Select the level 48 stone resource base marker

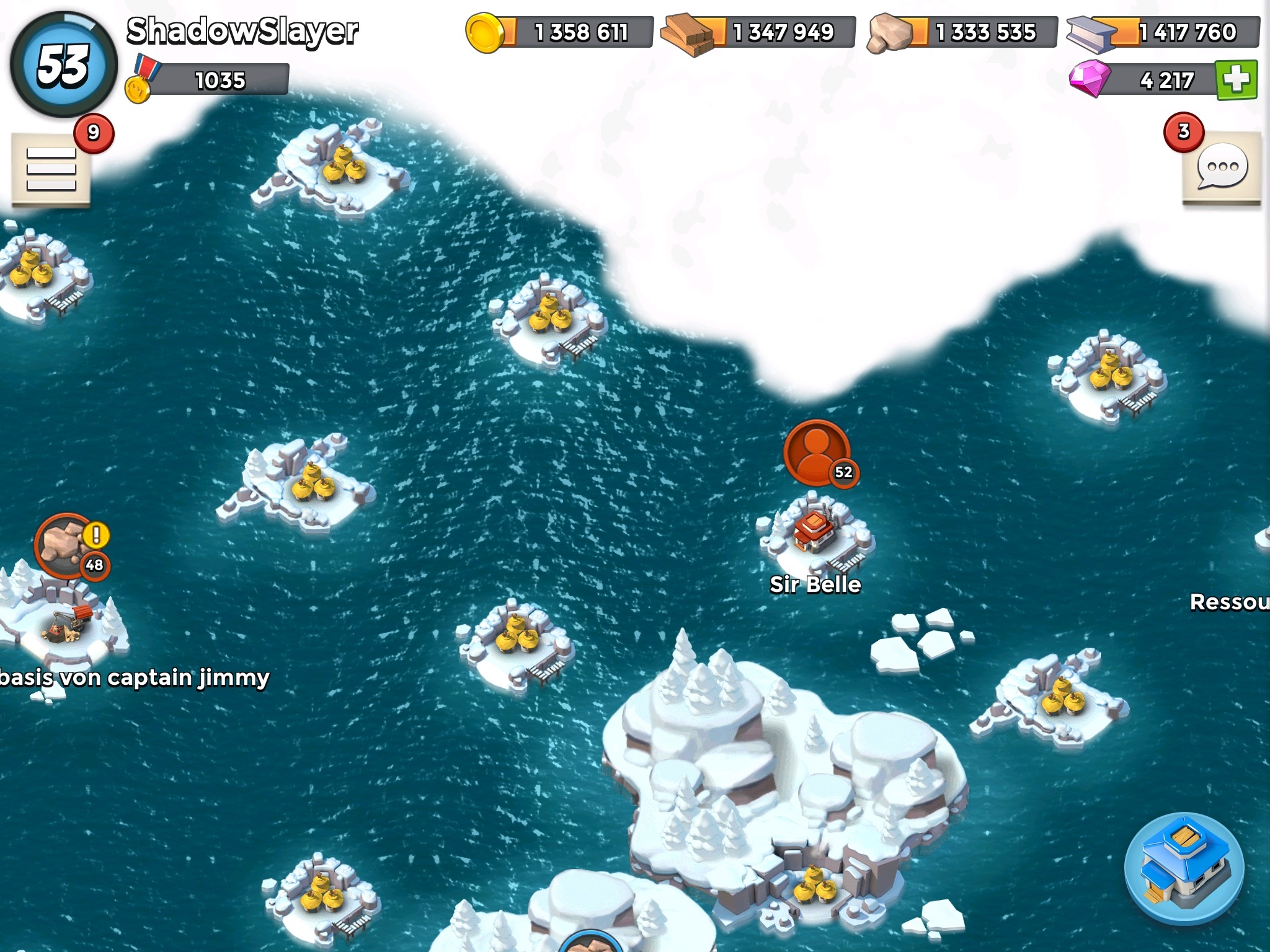pyautogui.click(x=68, y=545)
